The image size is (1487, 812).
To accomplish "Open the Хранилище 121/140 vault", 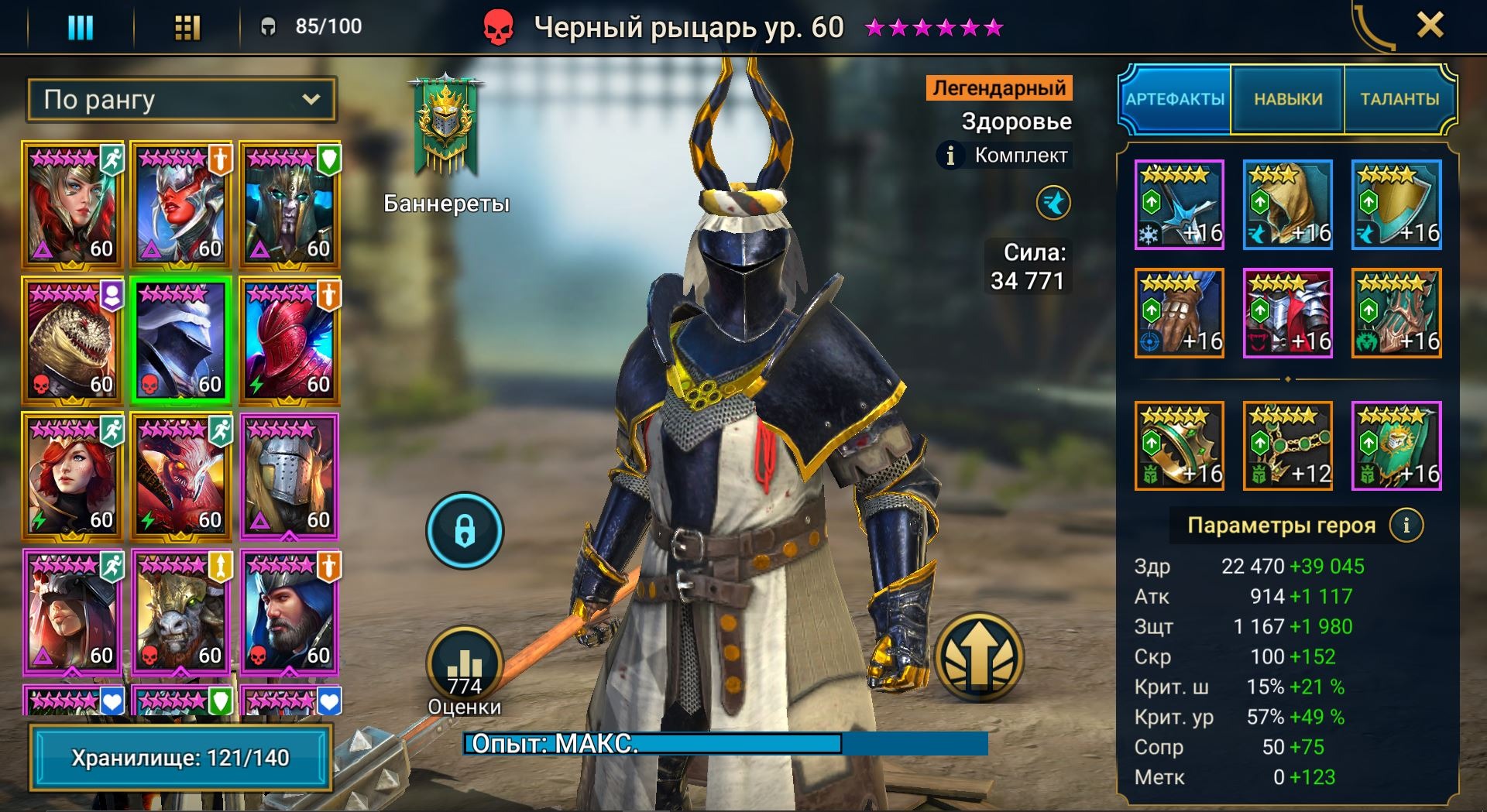I will [180, 757].
